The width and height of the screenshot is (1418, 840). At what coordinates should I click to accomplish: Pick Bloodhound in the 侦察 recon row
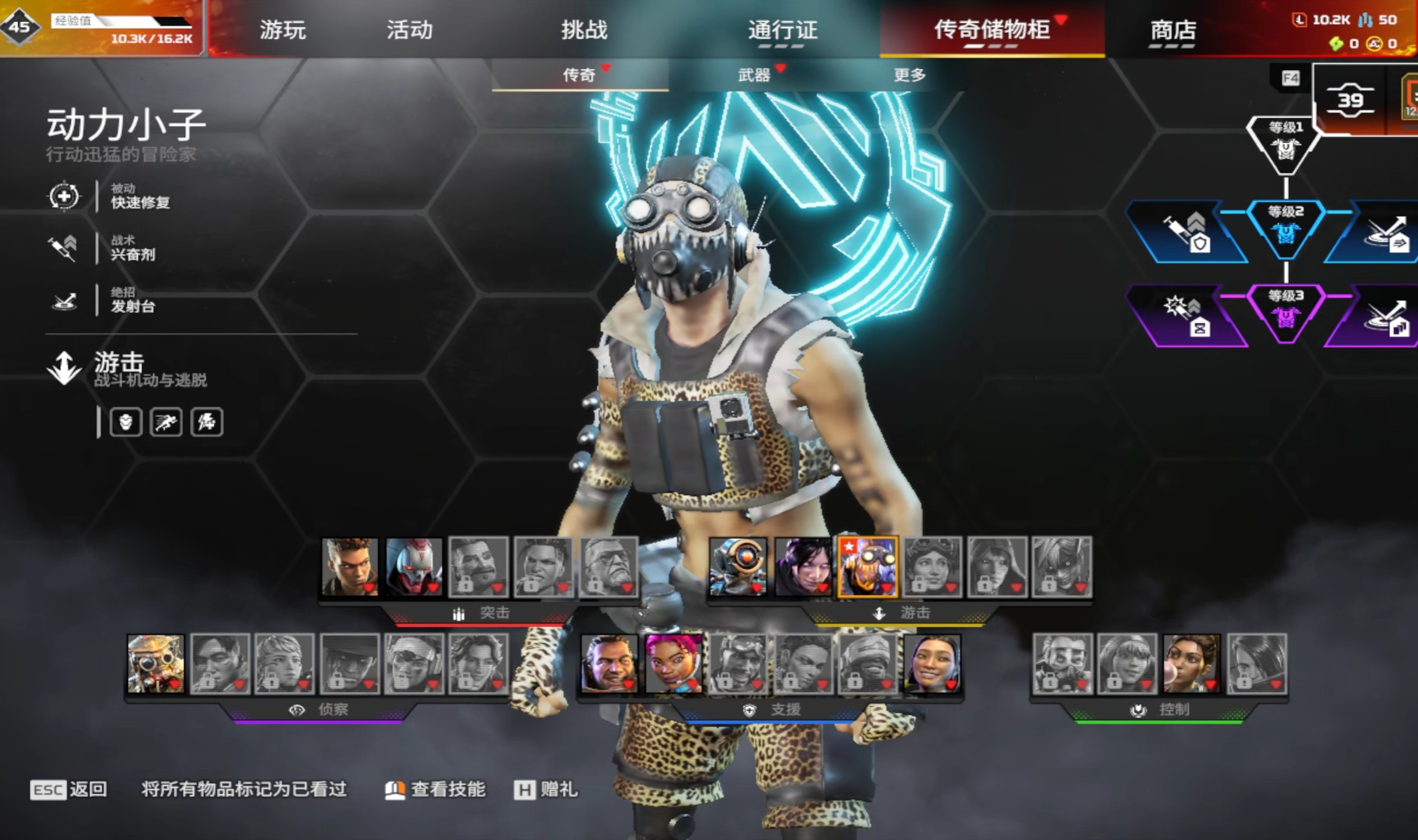[155, 664]
